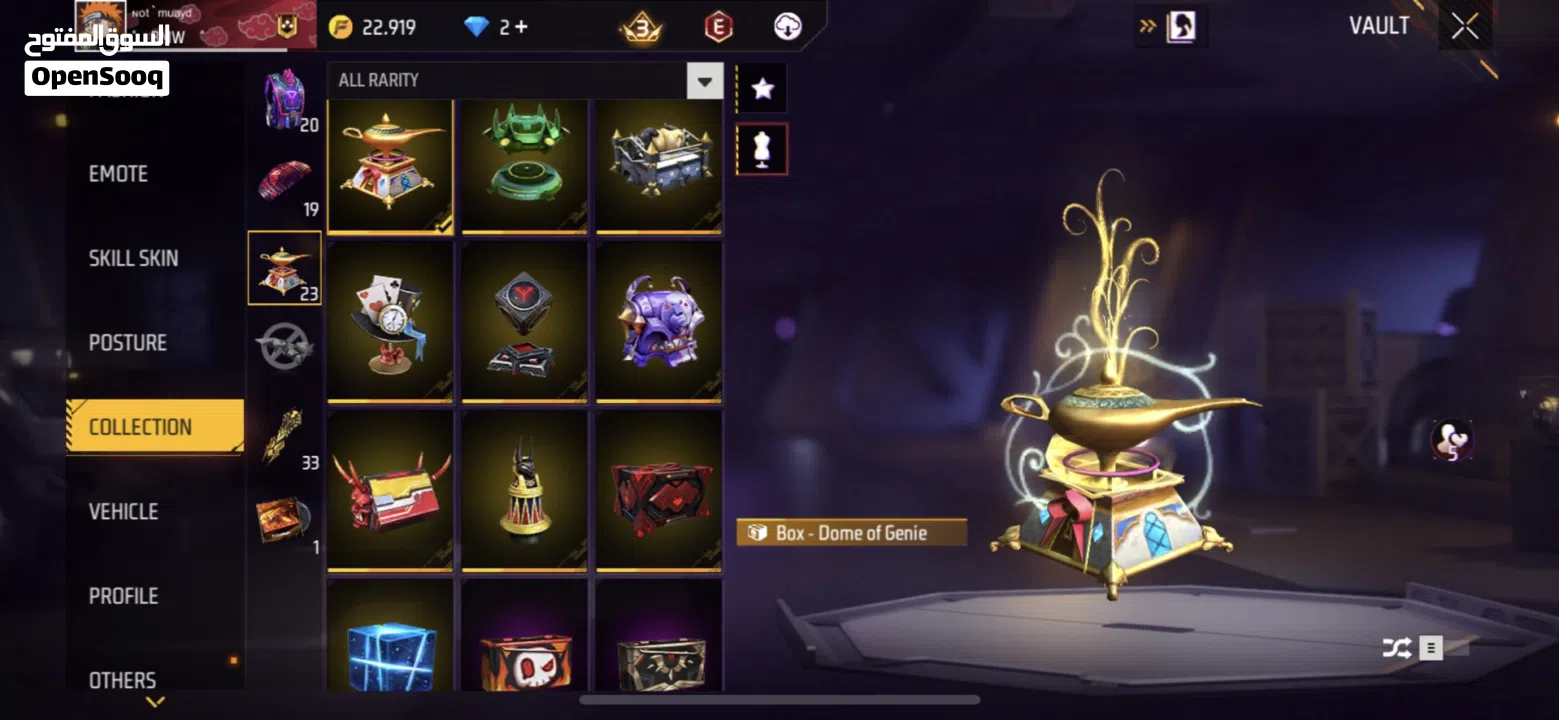Screen dimensions: 1559x720
Task: Open the Posture category
Action: (128, 343)
